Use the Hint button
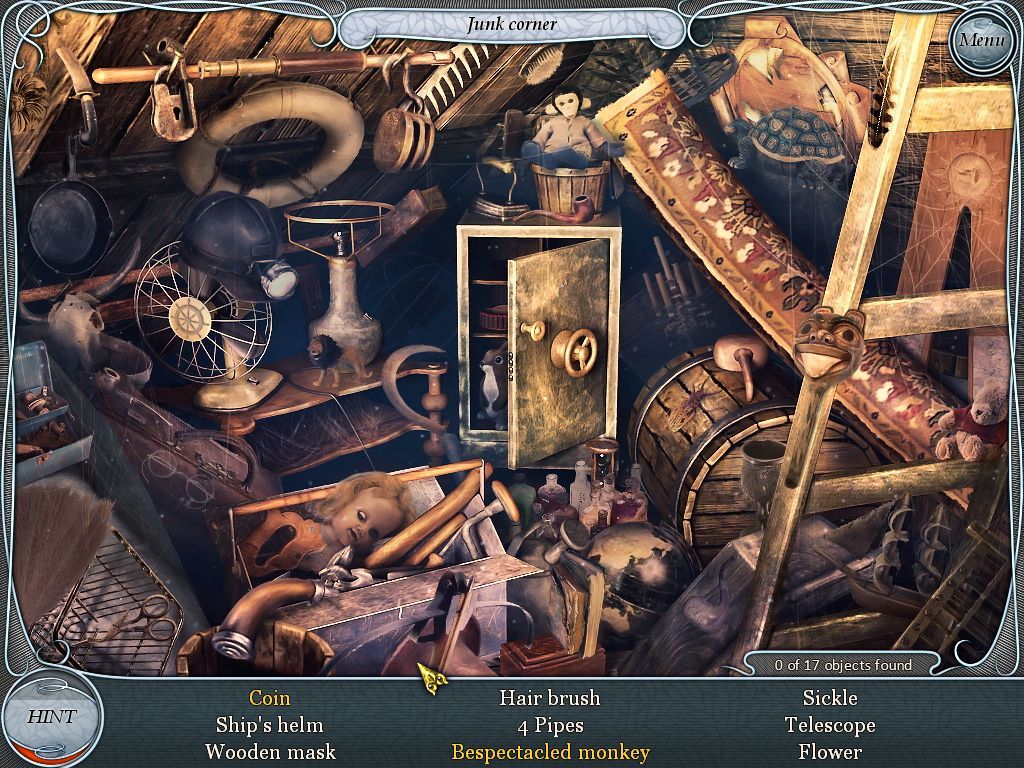1024x768 pixels. click(x=51, y=717)
